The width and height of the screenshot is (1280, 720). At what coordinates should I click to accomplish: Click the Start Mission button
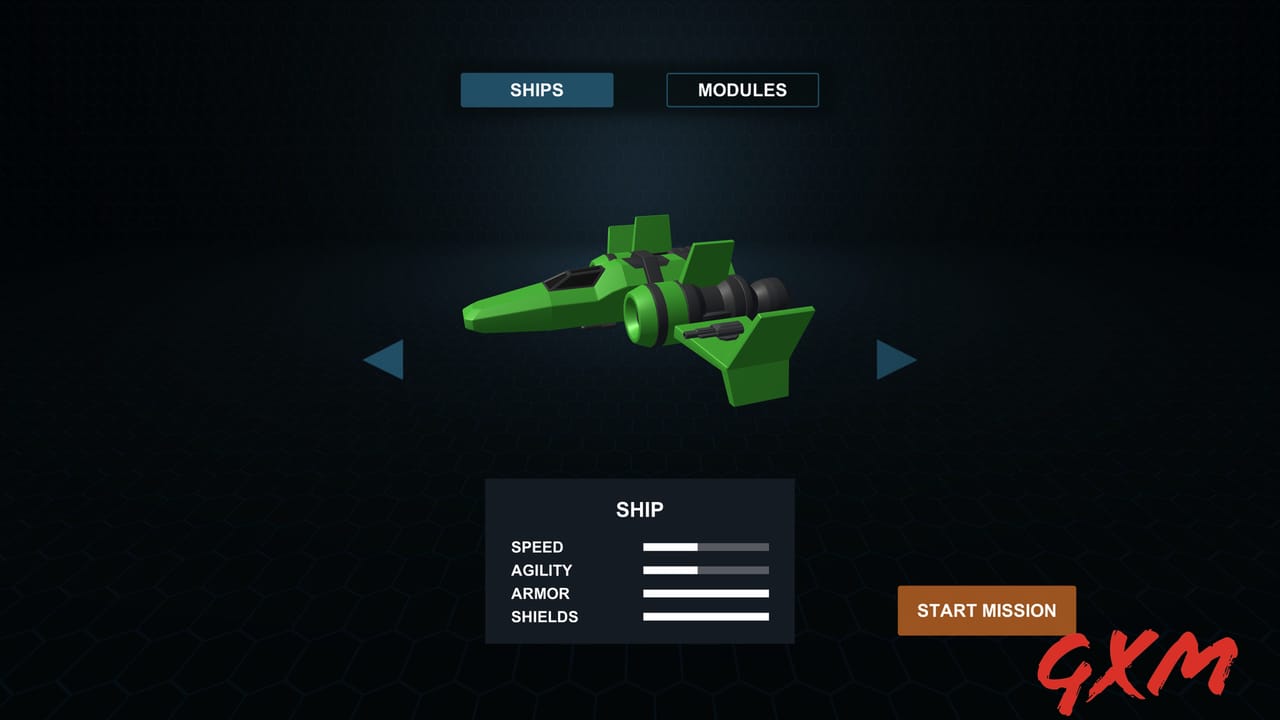pyautogui.click(x=986, y=610)
